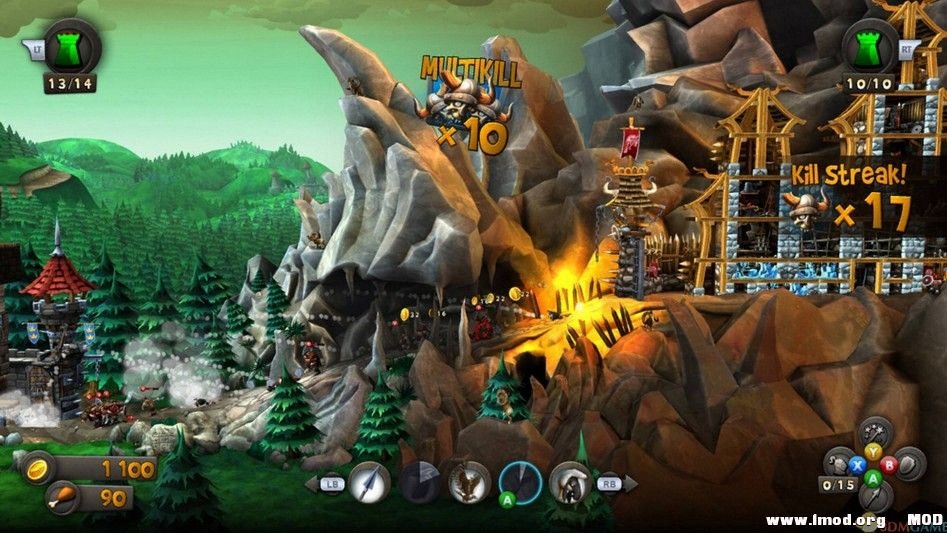Pick the cyan-ringed cooling-down ammo slot

click(520, 483)
